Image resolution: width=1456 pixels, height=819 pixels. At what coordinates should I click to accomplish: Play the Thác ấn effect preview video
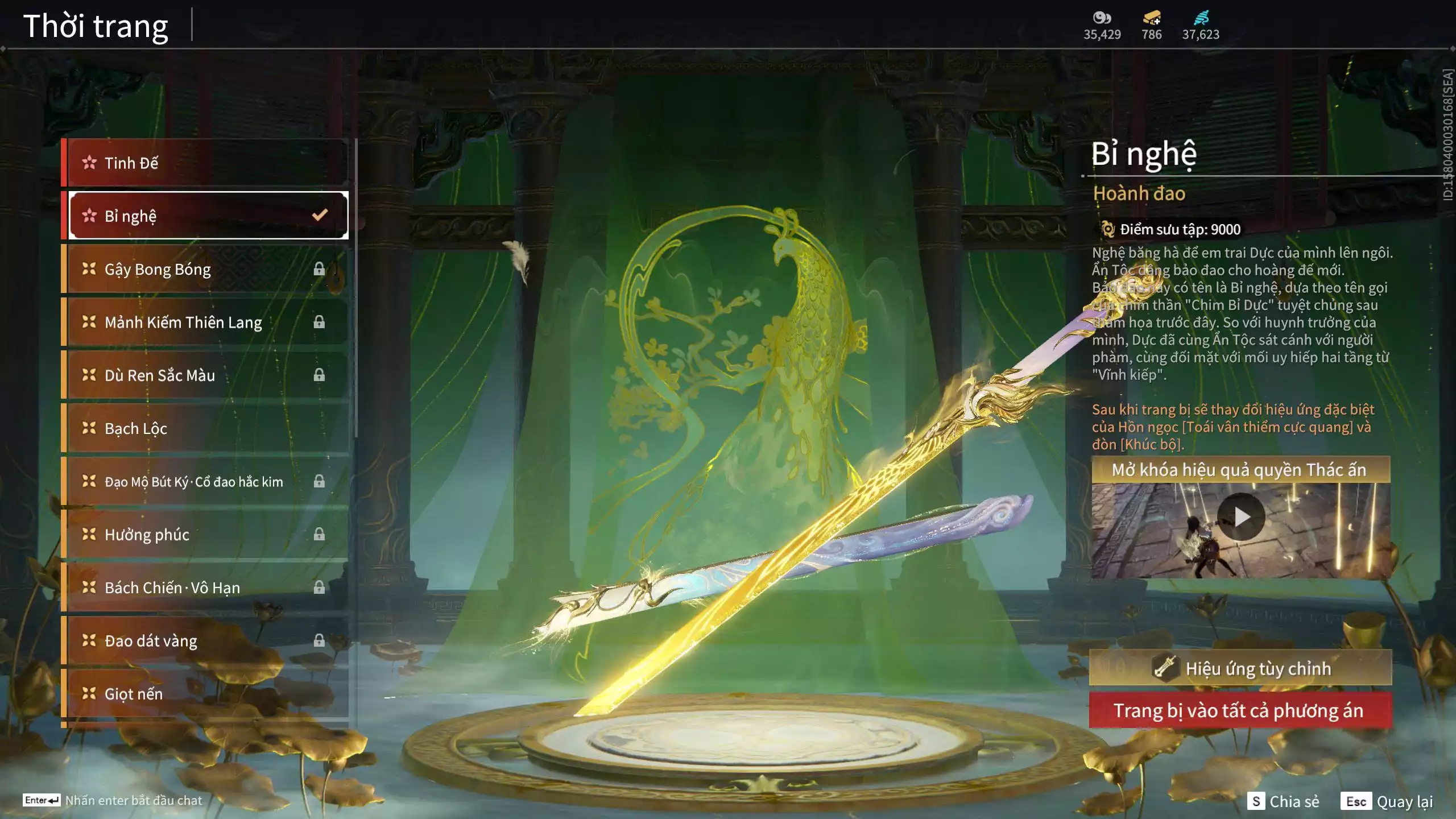pyautogui.click(x=1241, y=517)
